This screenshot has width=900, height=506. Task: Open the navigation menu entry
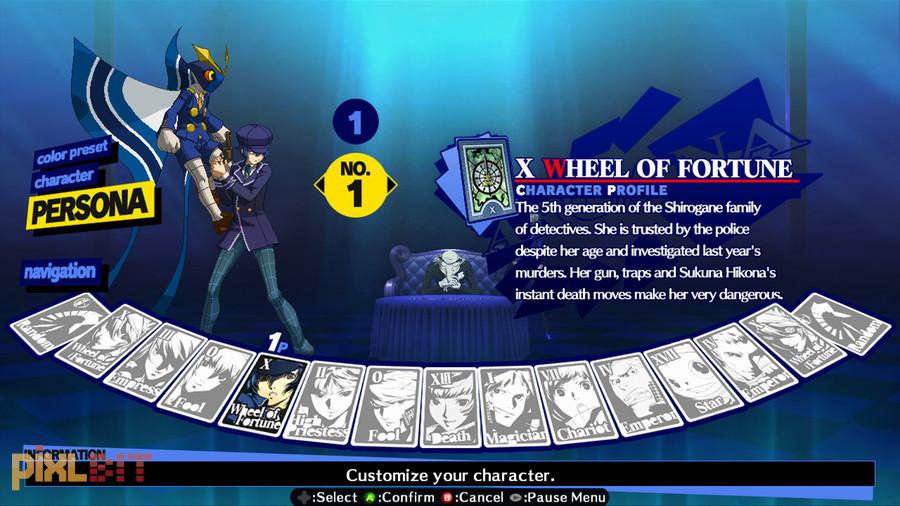(60, 271)
